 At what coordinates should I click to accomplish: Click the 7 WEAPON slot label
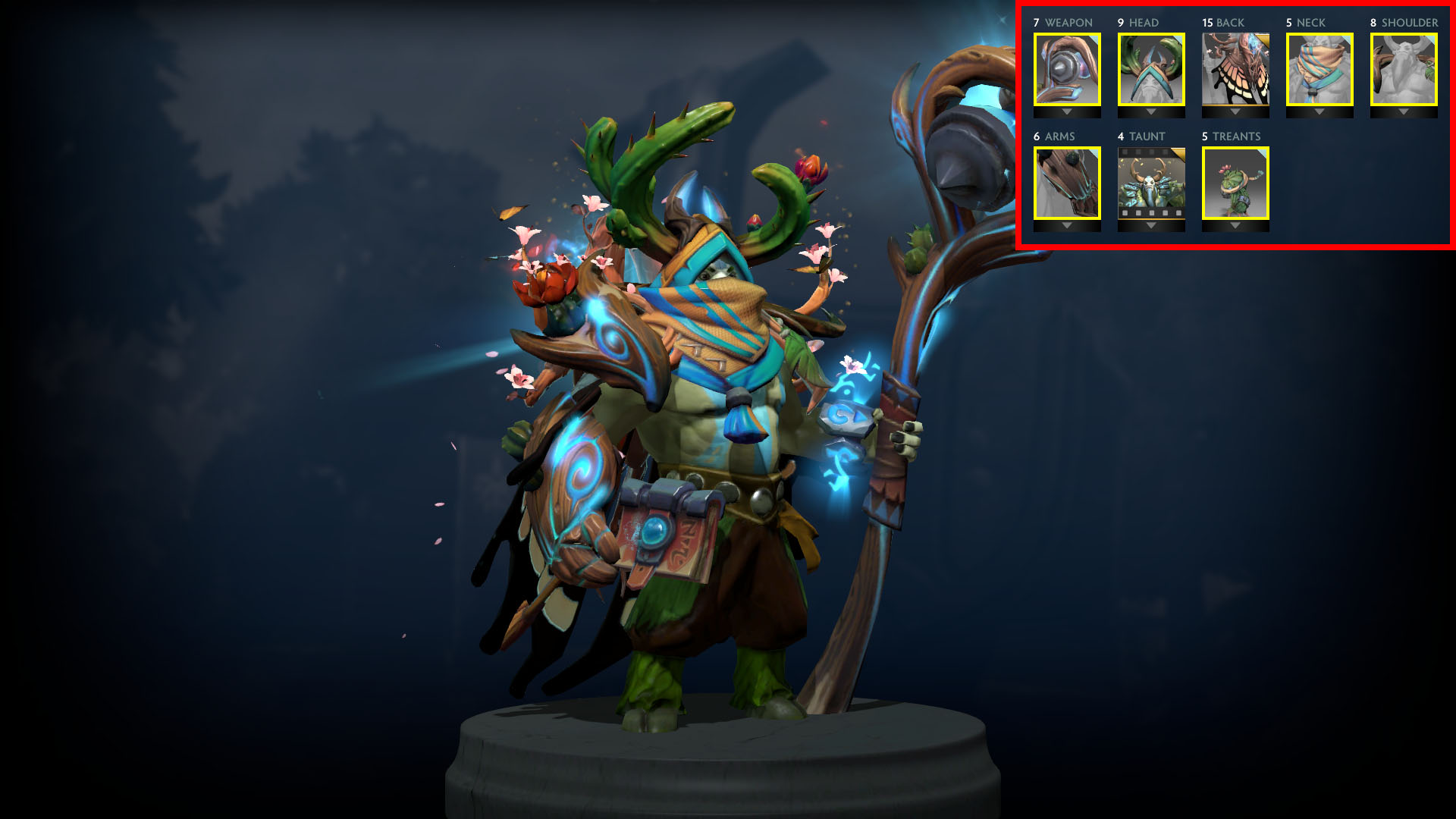(1061, 23)
